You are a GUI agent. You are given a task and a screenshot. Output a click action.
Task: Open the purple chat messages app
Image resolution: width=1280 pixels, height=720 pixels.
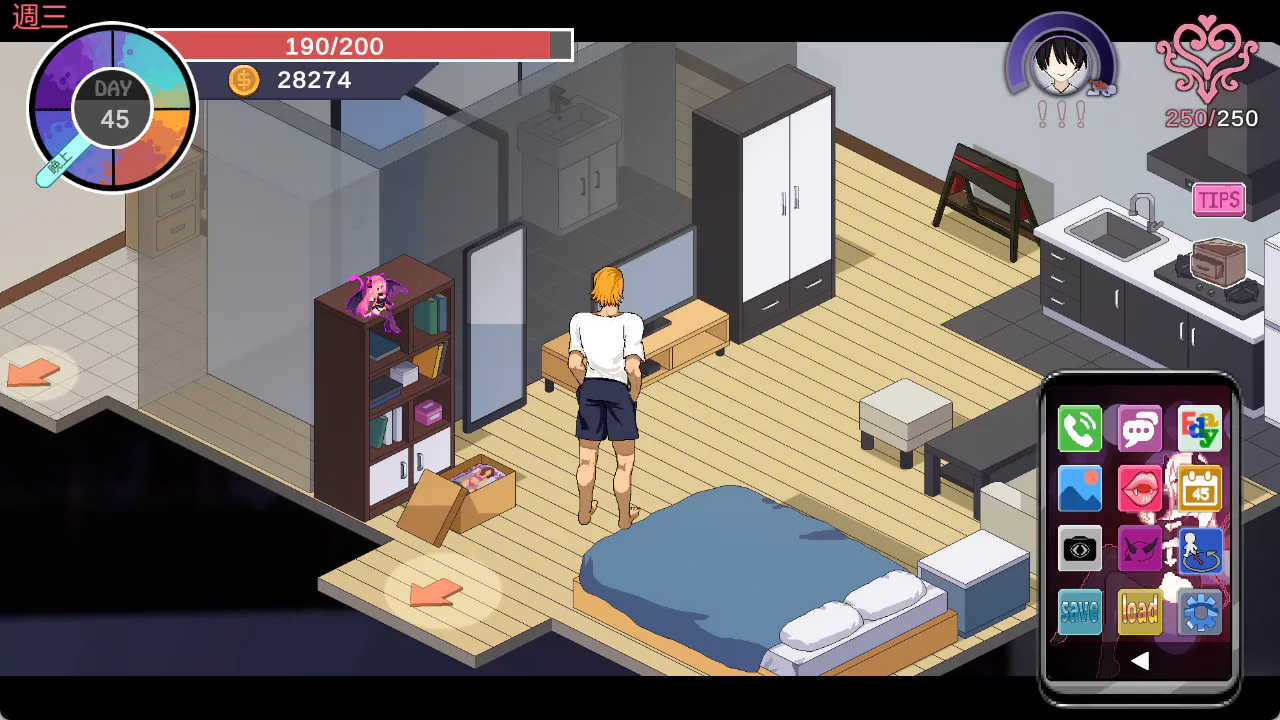pyautogui.click(x=1140, y=429)
